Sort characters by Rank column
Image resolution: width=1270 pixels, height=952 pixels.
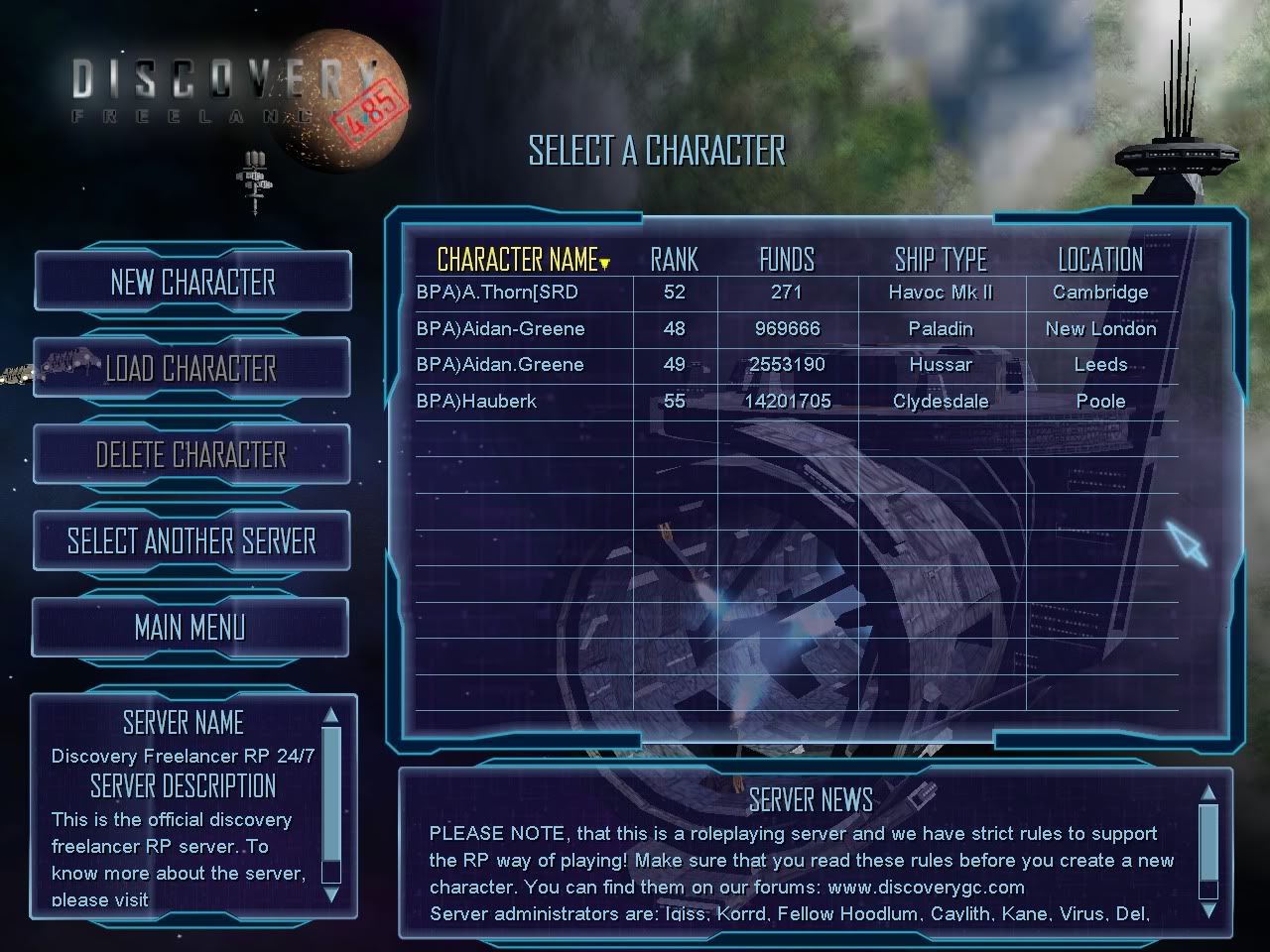tap(674, 260)
